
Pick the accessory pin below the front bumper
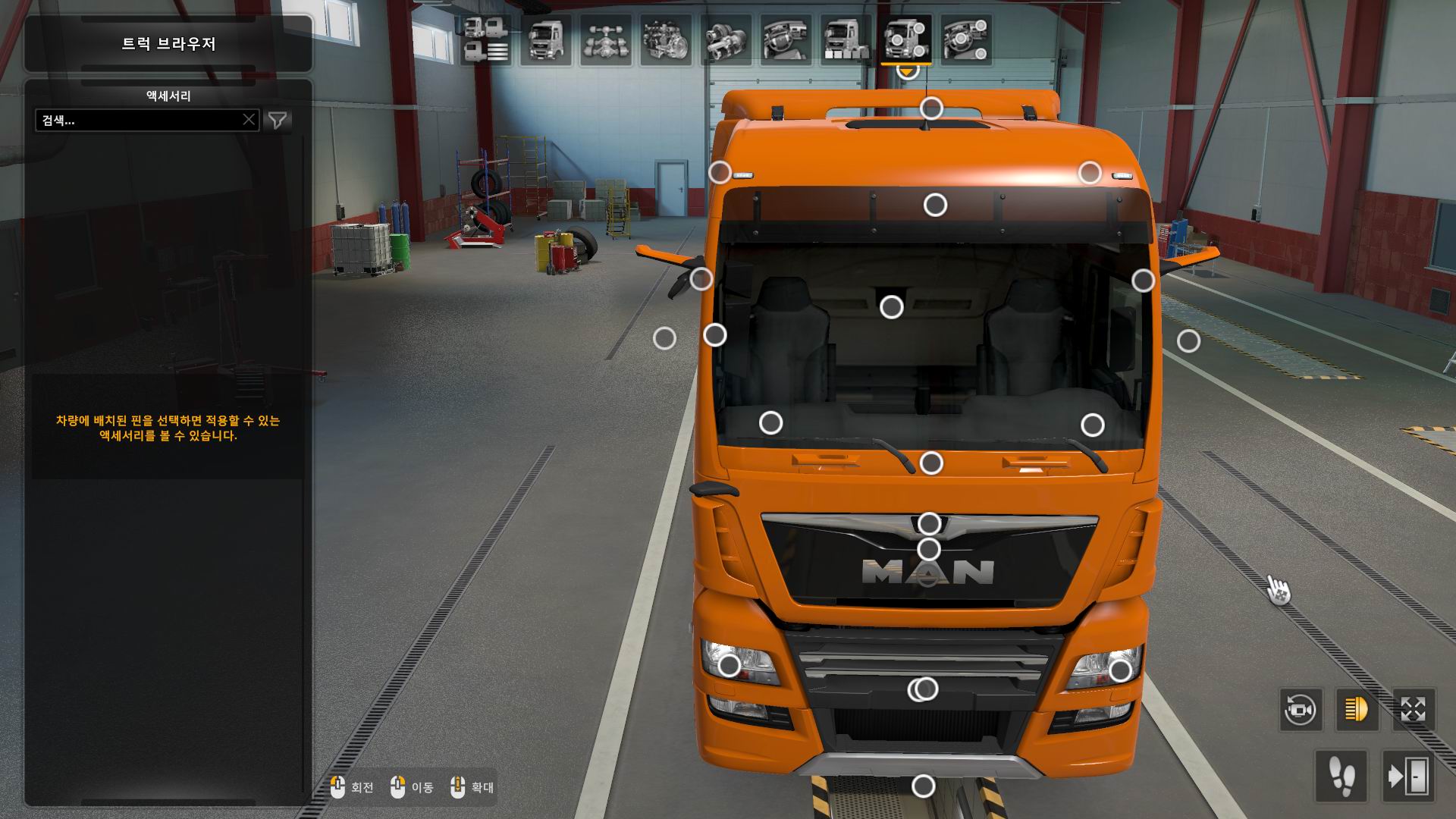(x=923, y=786)
